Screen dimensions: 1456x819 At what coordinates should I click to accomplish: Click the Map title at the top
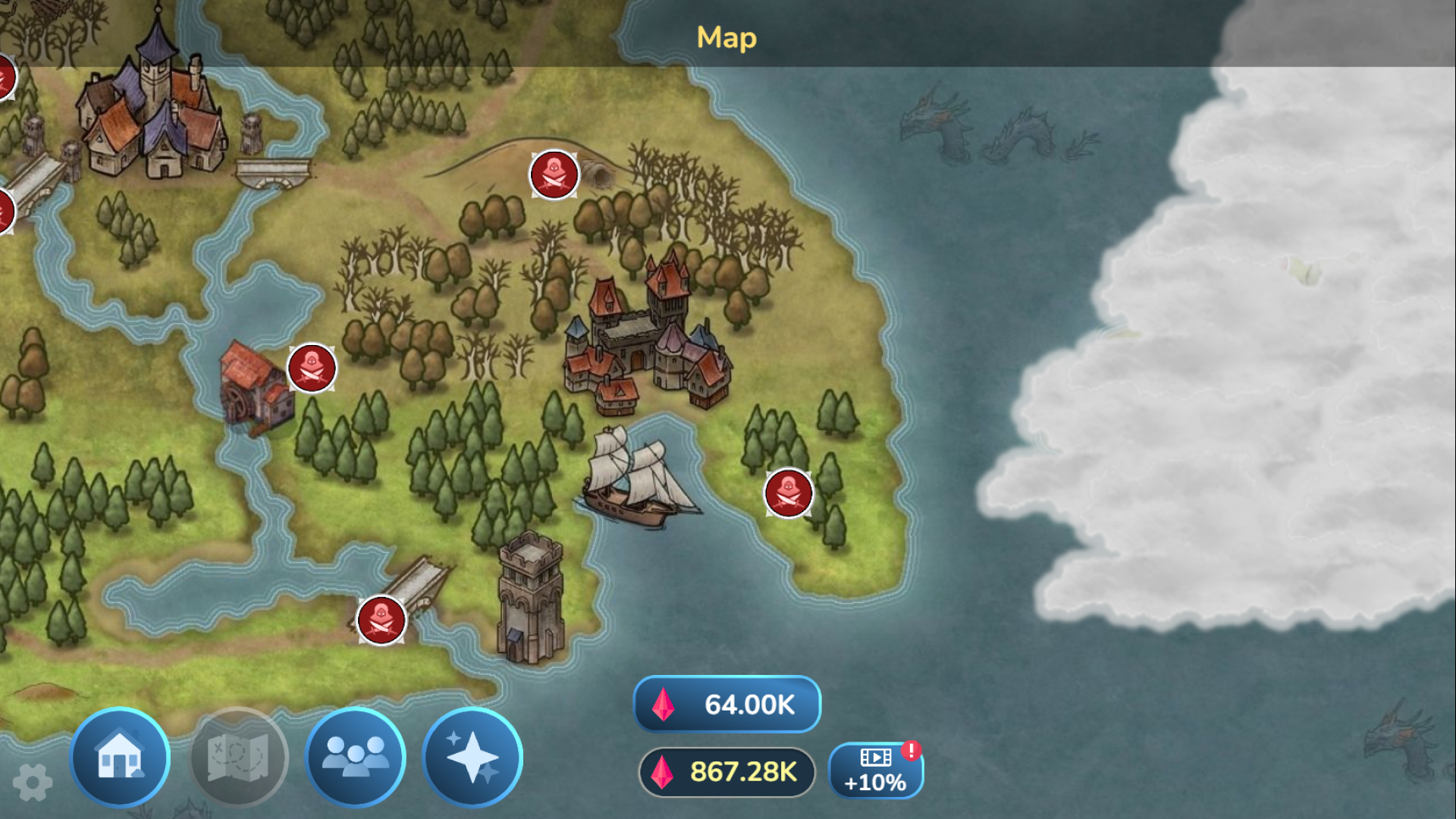pos(726,37)
